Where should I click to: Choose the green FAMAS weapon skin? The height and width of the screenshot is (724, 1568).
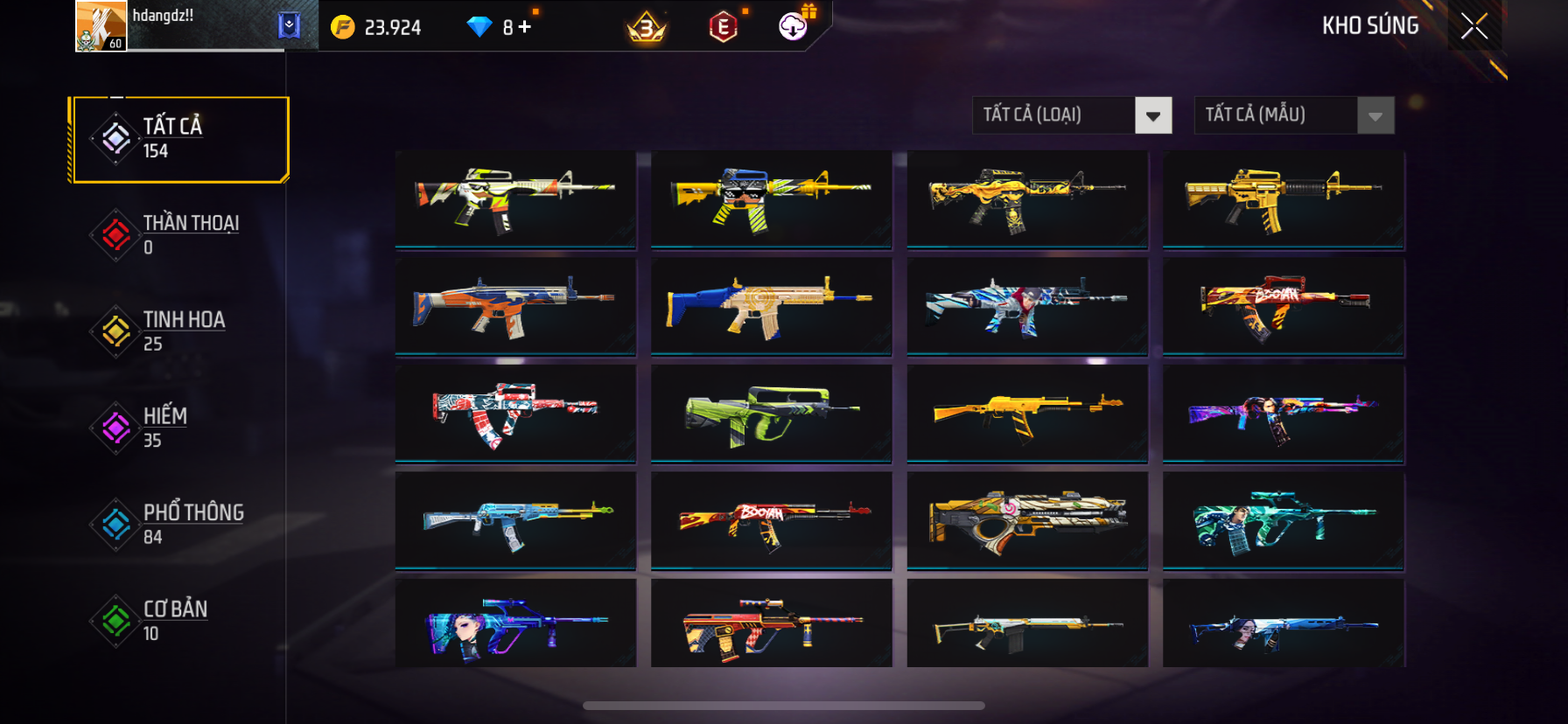tap(771, 414)
